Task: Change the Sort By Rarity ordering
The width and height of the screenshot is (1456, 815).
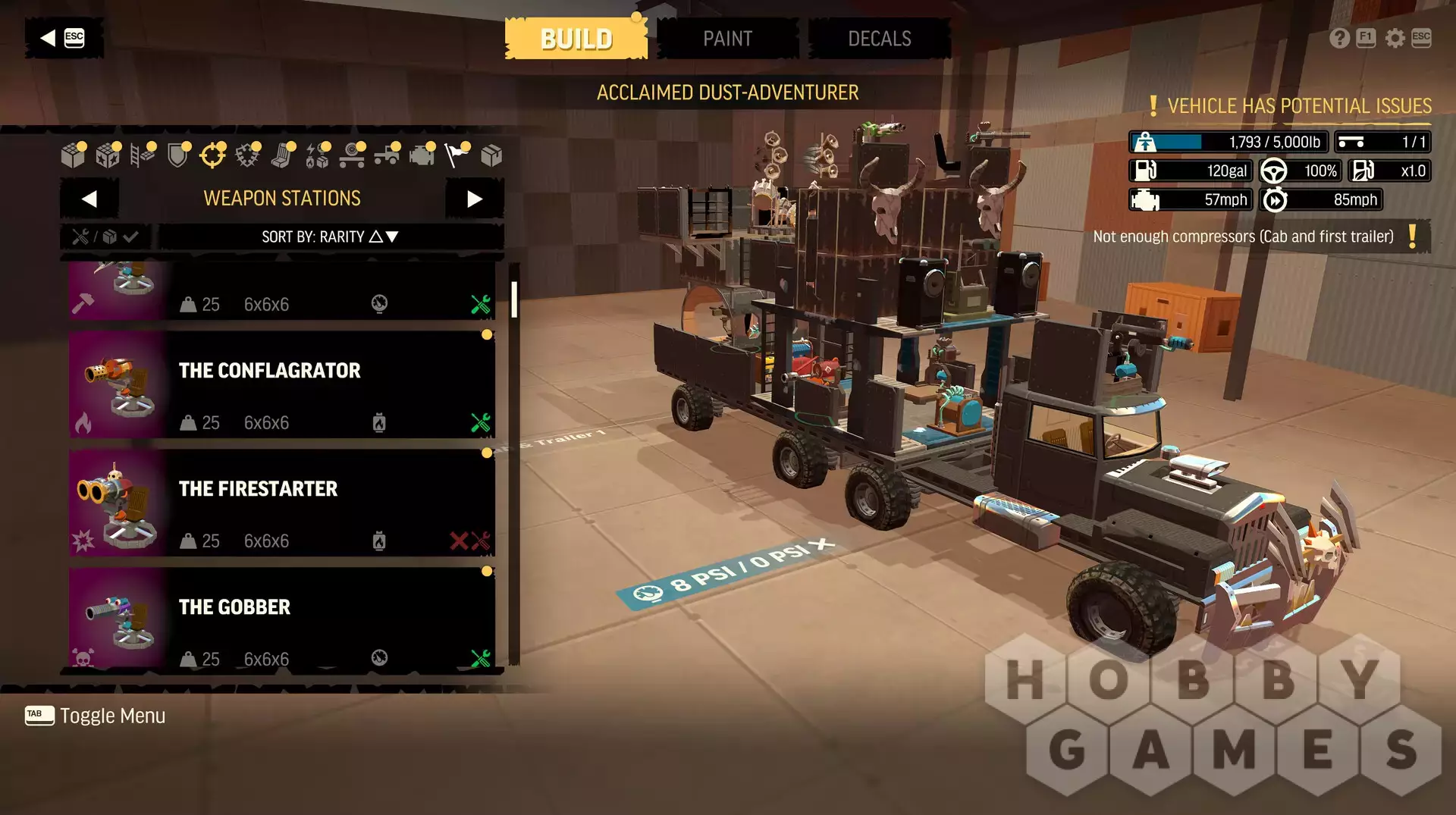Action: tap(330, 237)
